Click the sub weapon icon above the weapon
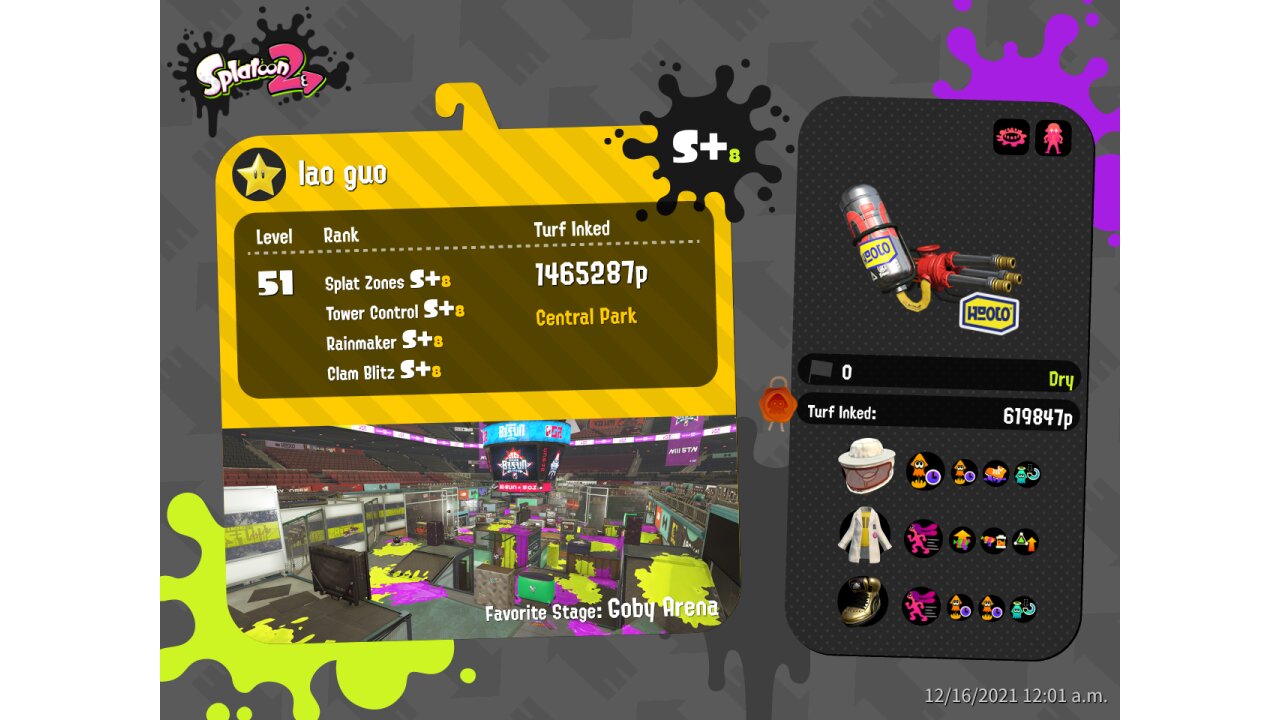The width and height of the screenshot is (1280, 720). tap(1011, 137)
